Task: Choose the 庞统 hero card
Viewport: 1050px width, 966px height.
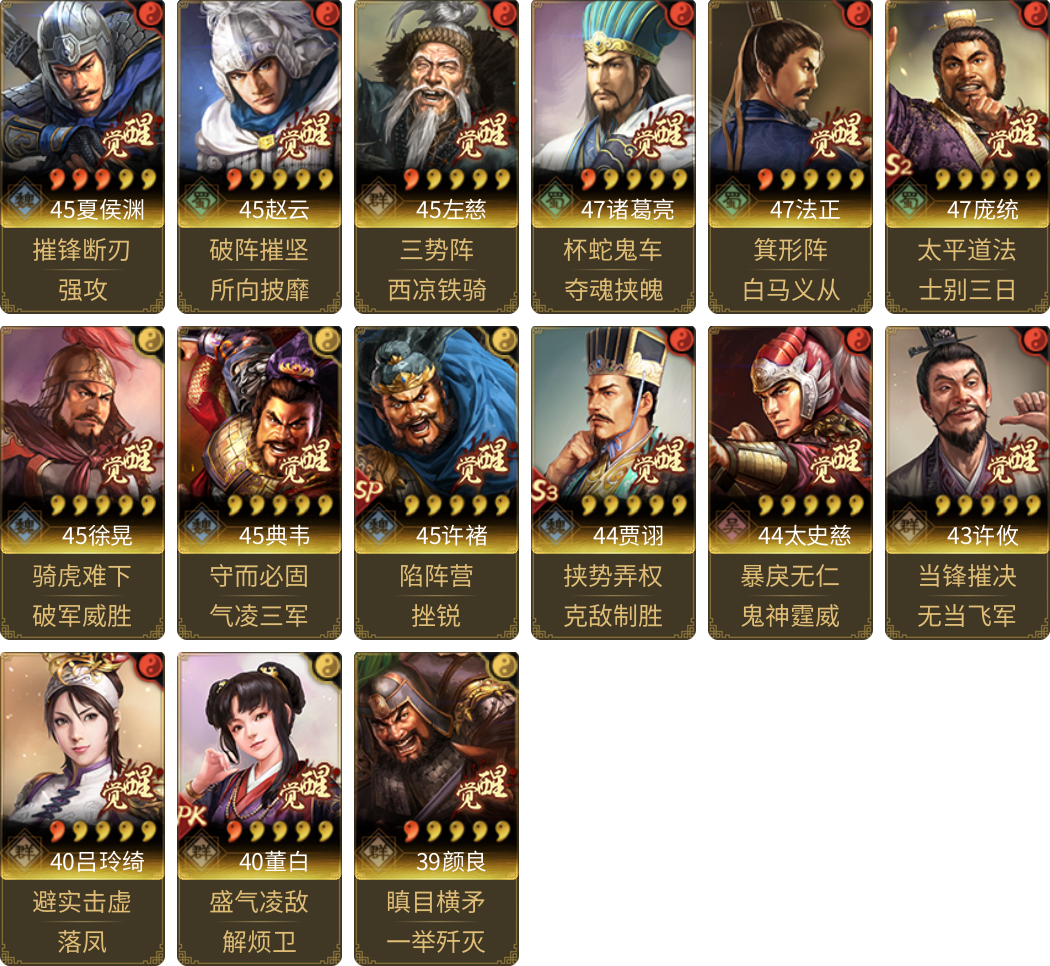Action: point(967,110)
